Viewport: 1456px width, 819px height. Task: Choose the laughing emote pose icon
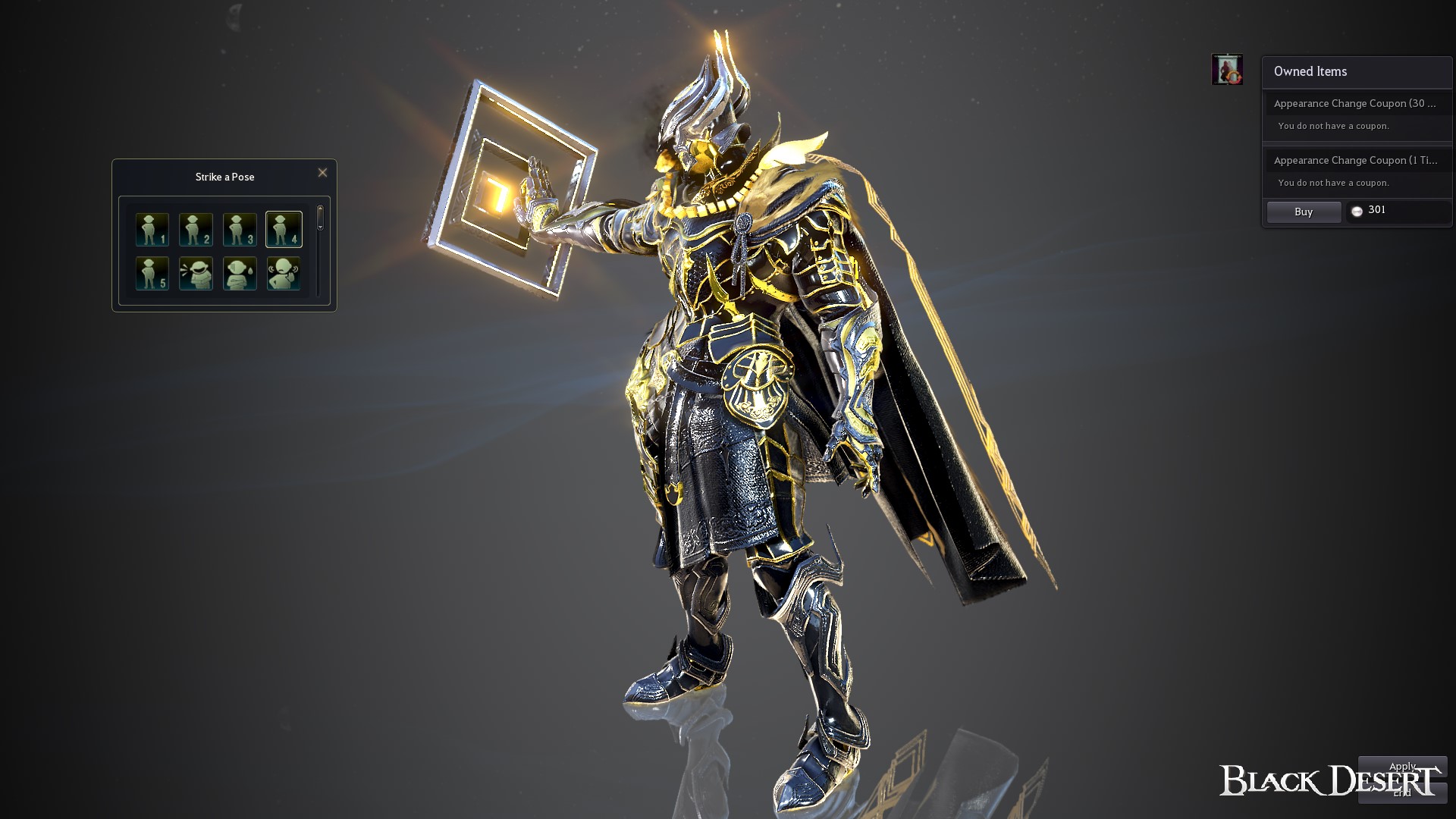pos(196,273)
